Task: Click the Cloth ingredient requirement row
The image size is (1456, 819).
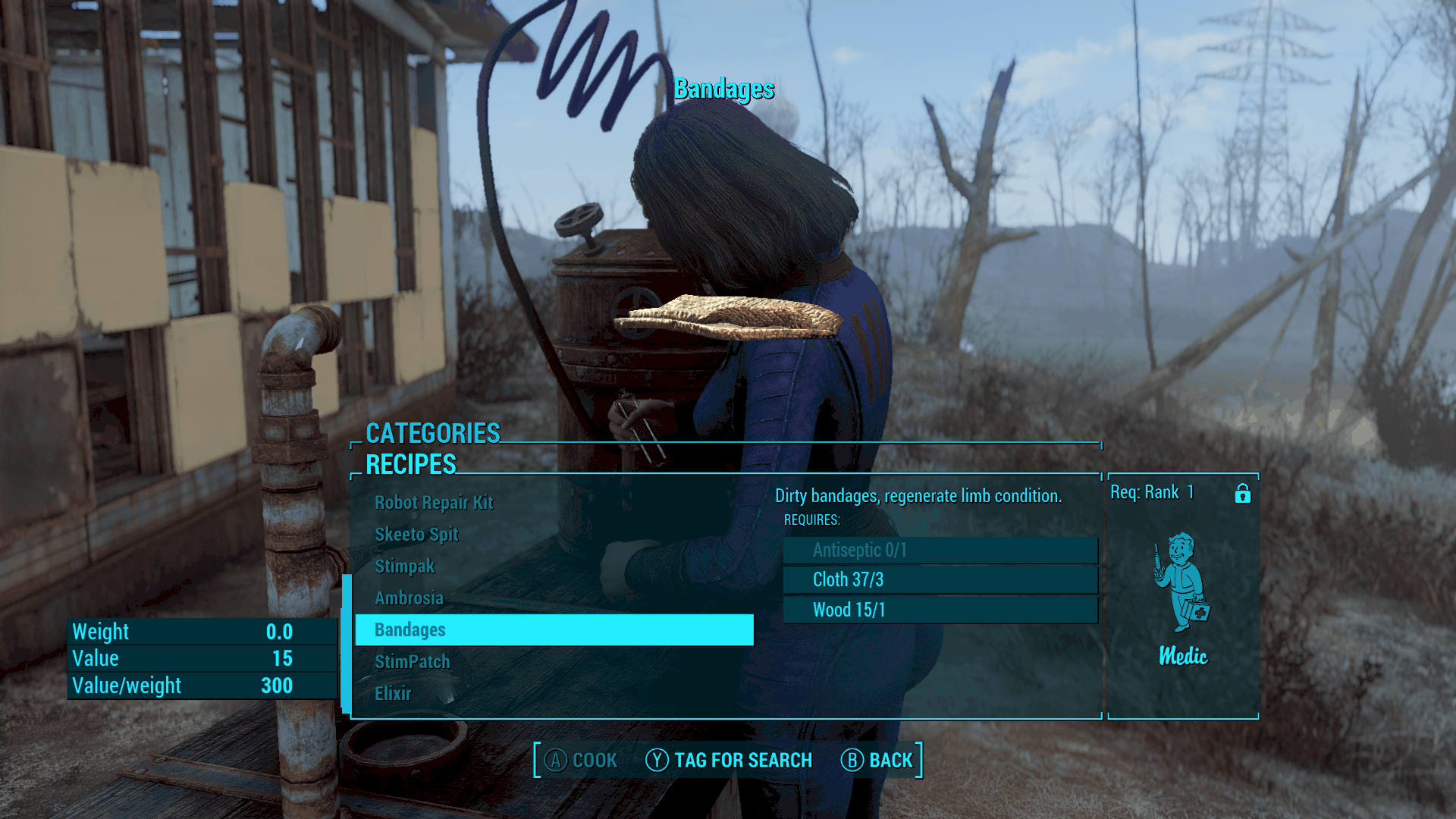Action: 940,580
